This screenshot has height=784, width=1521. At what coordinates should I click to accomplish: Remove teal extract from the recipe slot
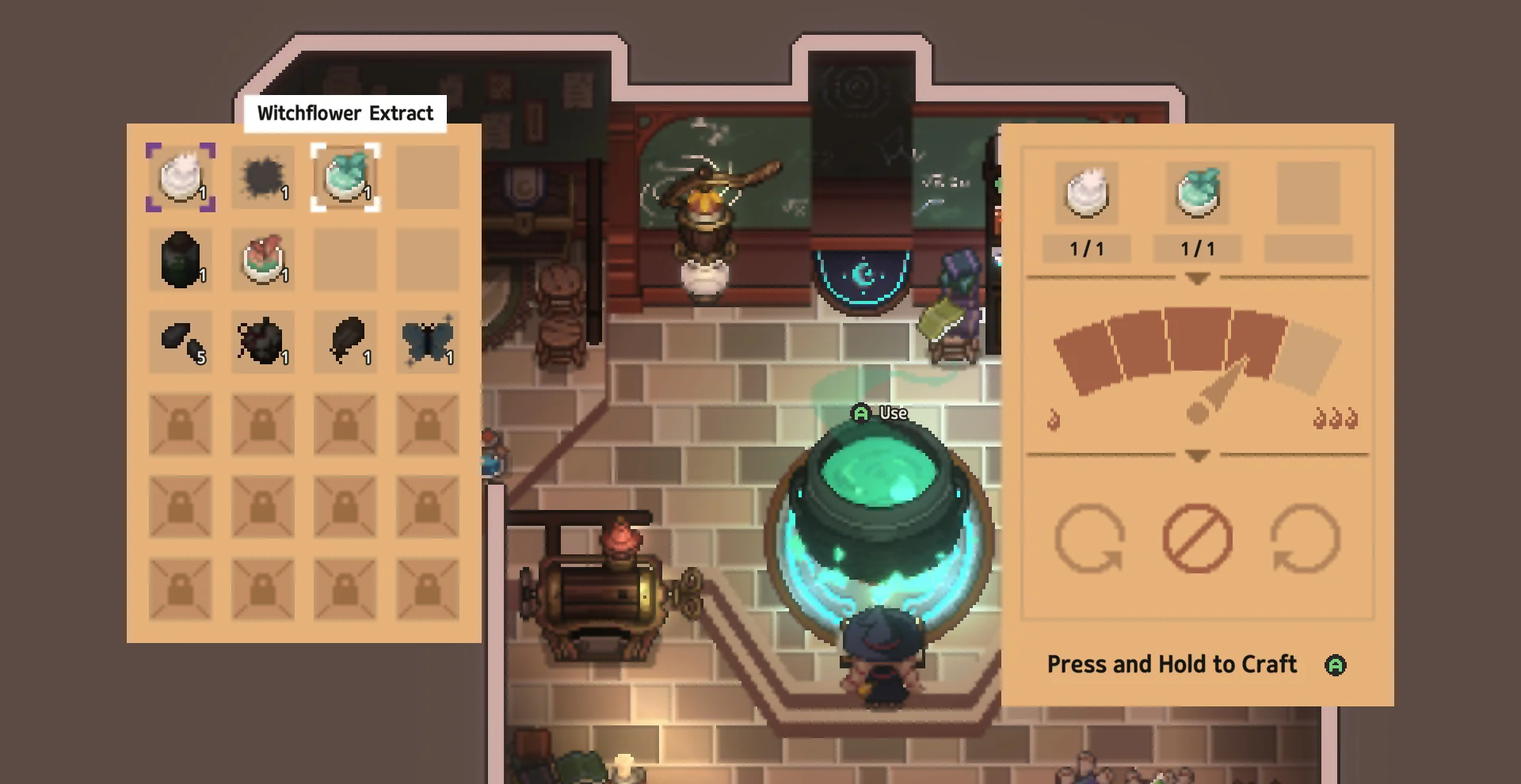click(1198, 192)
